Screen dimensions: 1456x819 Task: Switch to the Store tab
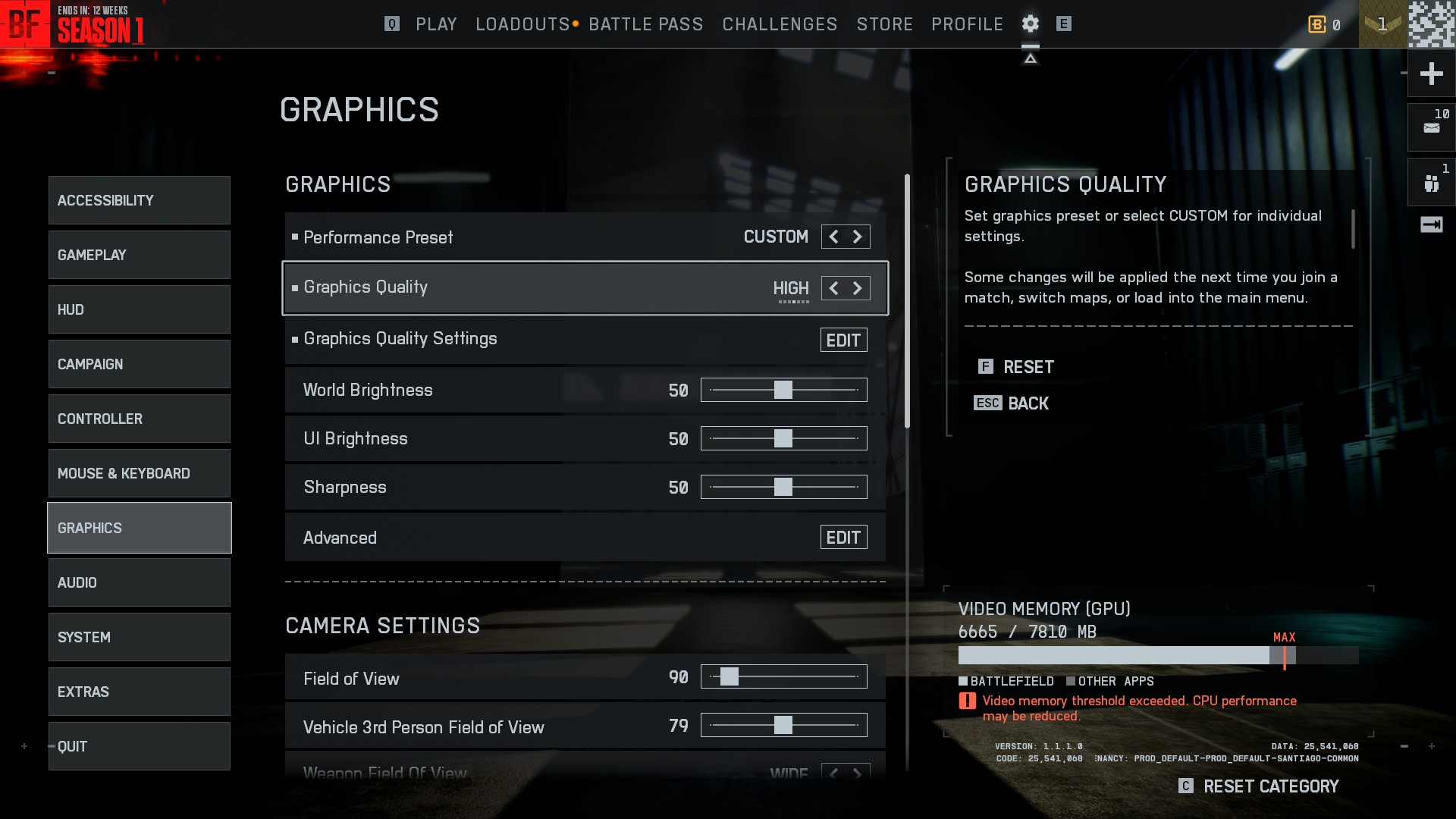pos(885,24)
